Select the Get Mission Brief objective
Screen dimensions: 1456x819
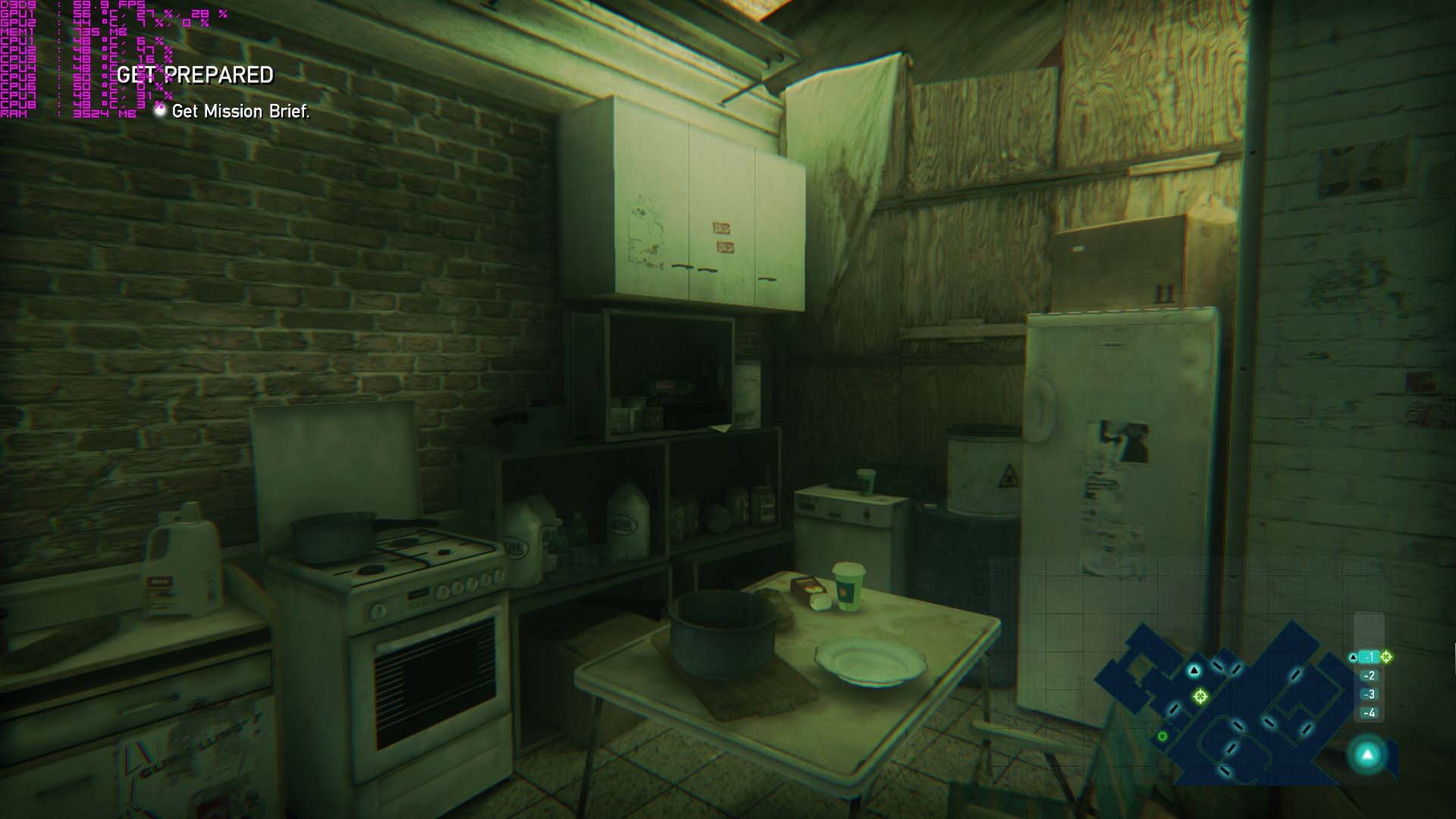coord(240,111)
